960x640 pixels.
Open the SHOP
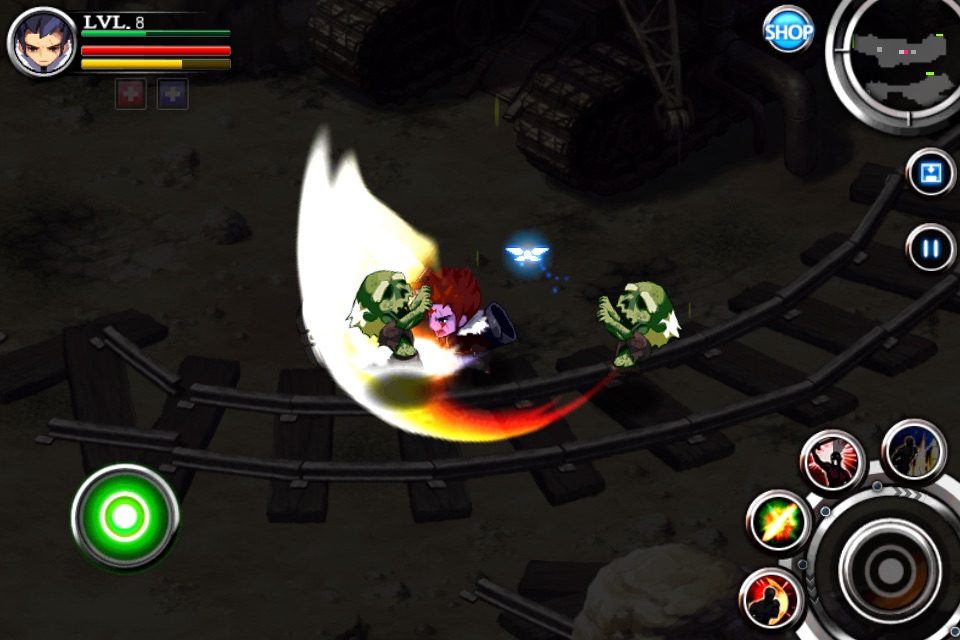pos(788,31)
